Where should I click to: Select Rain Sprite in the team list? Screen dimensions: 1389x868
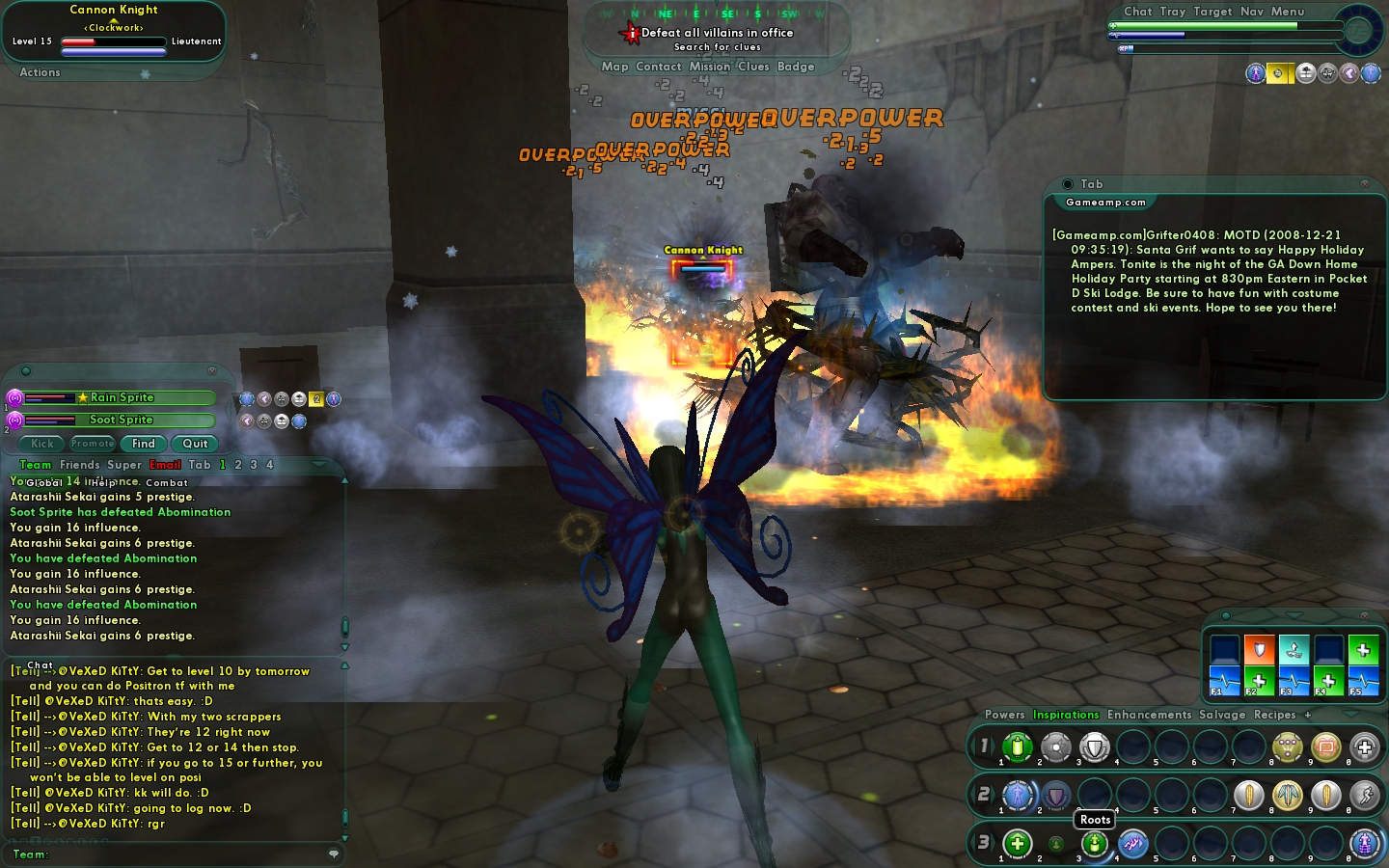[x=122, y=397]
